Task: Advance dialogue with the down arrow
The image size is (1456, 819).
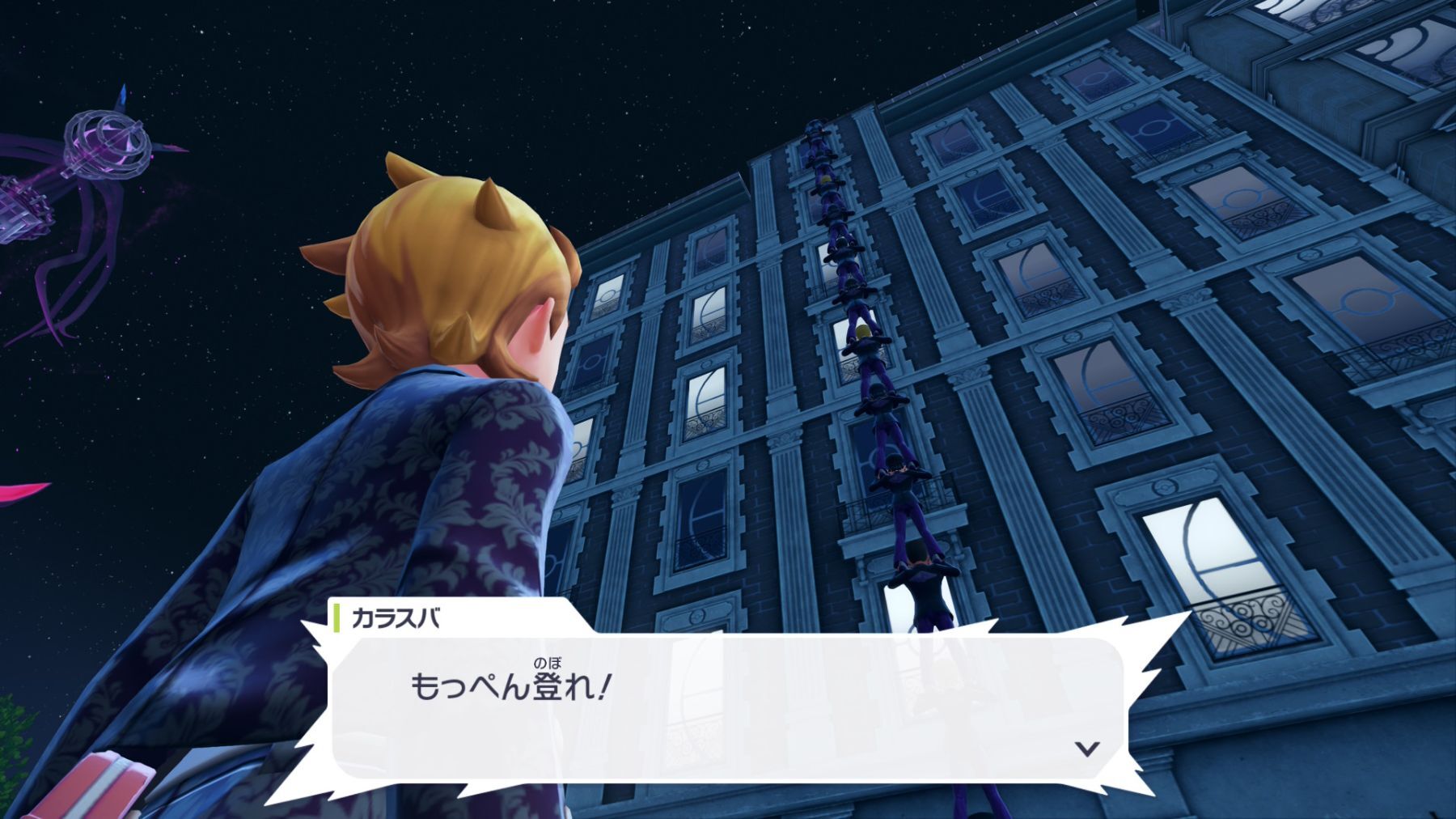Action: click(1088, 749)
